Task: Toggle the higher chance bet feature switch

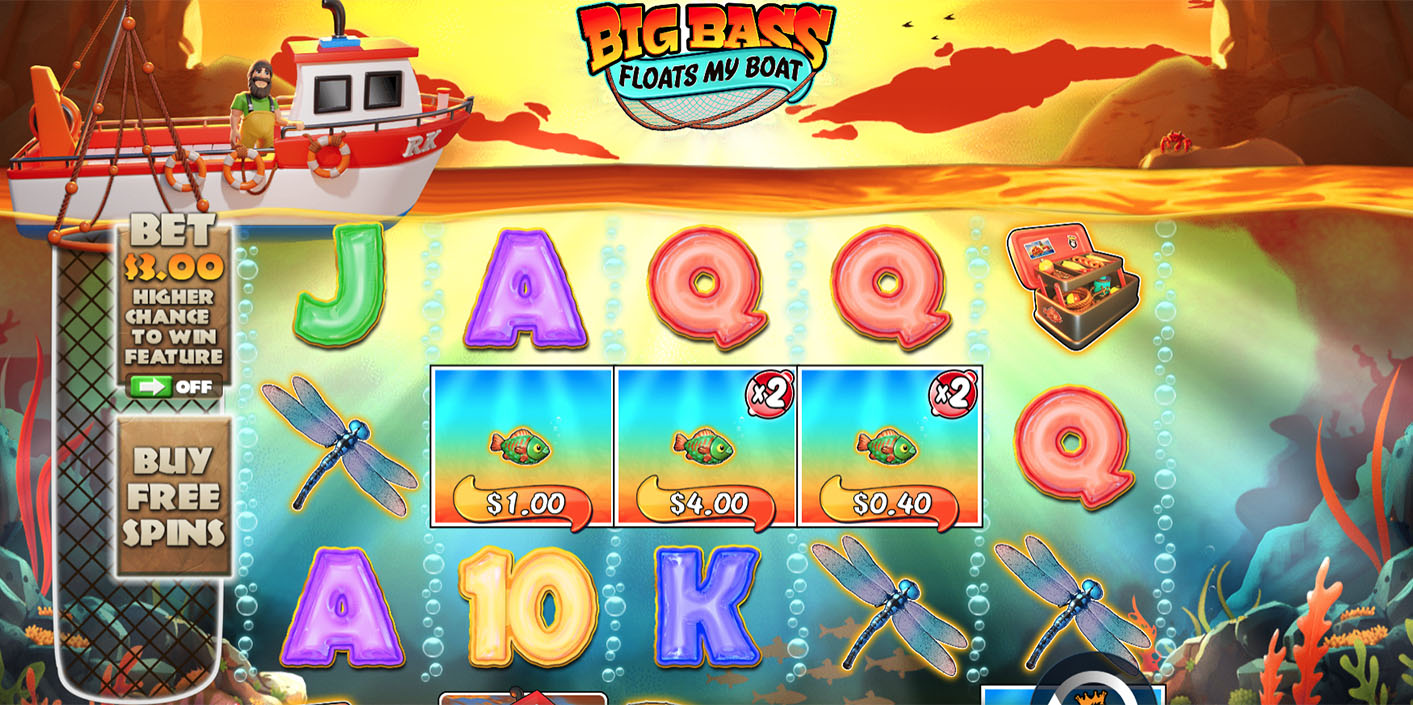Action: [x=172, y=387]
